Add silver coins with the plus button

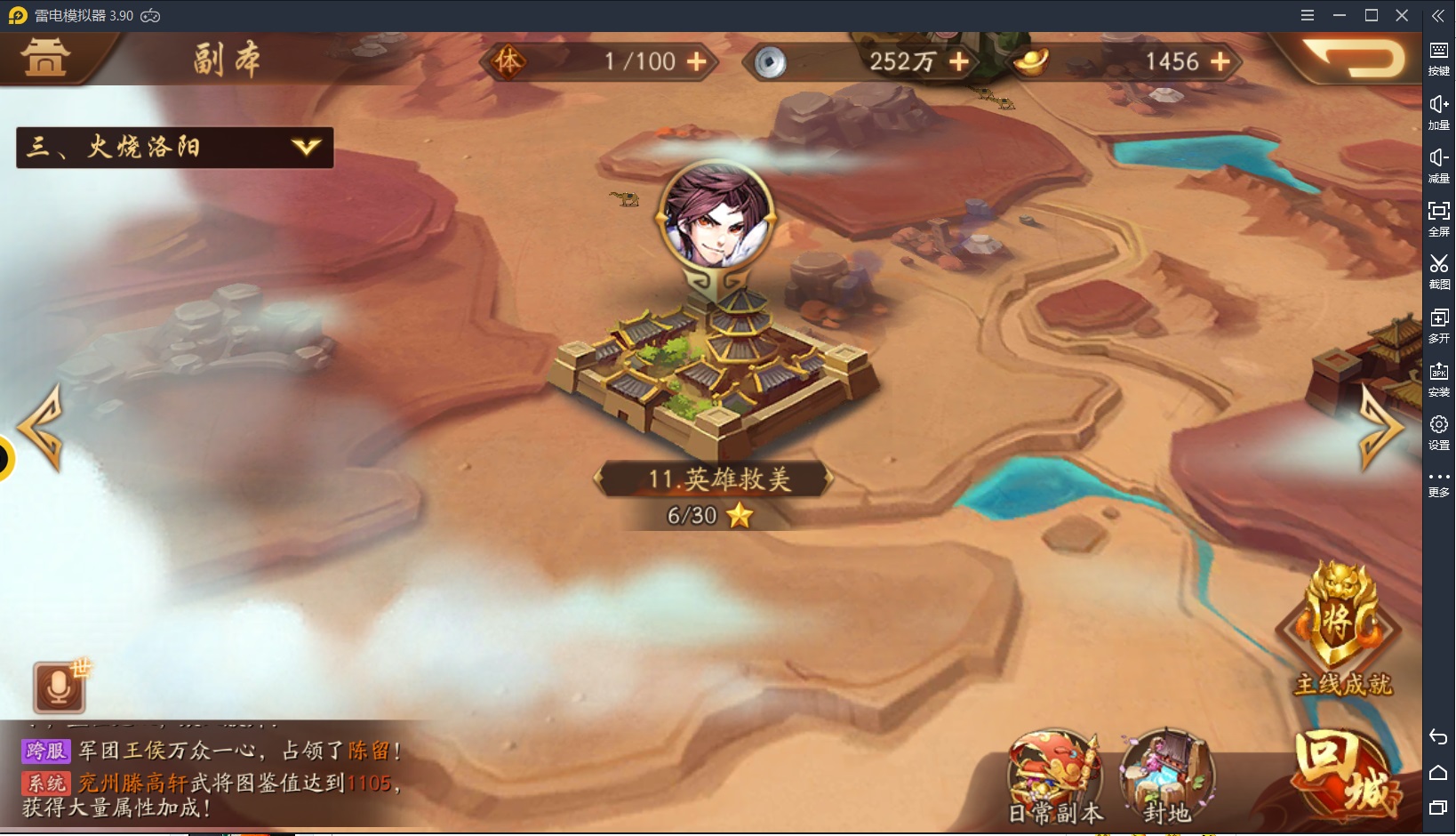(x=959, y=61)
